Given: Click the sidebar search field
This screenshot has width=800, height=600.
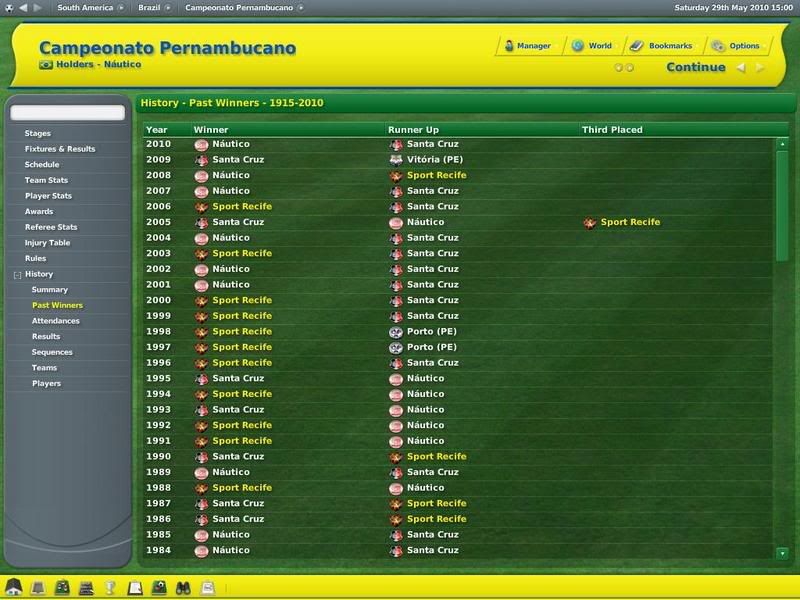Looking at the screenshot, I should click(x=68, y=113).
